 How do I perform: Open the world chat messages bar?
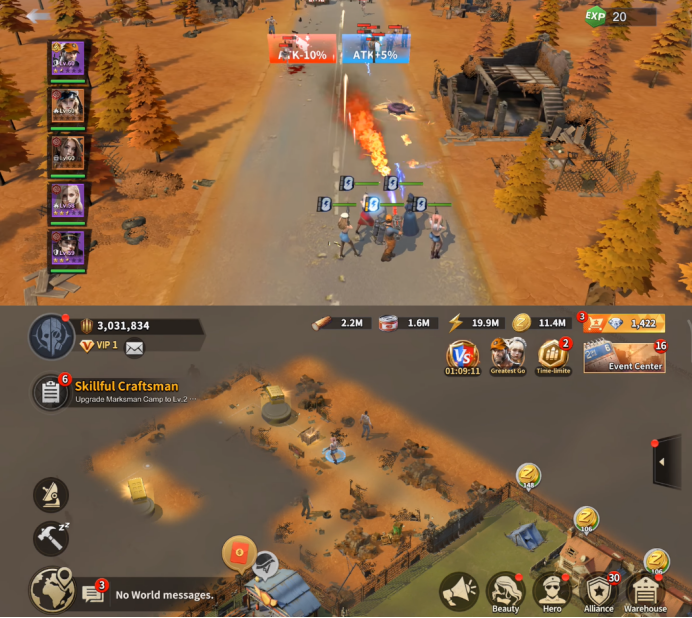click(160, 595)
